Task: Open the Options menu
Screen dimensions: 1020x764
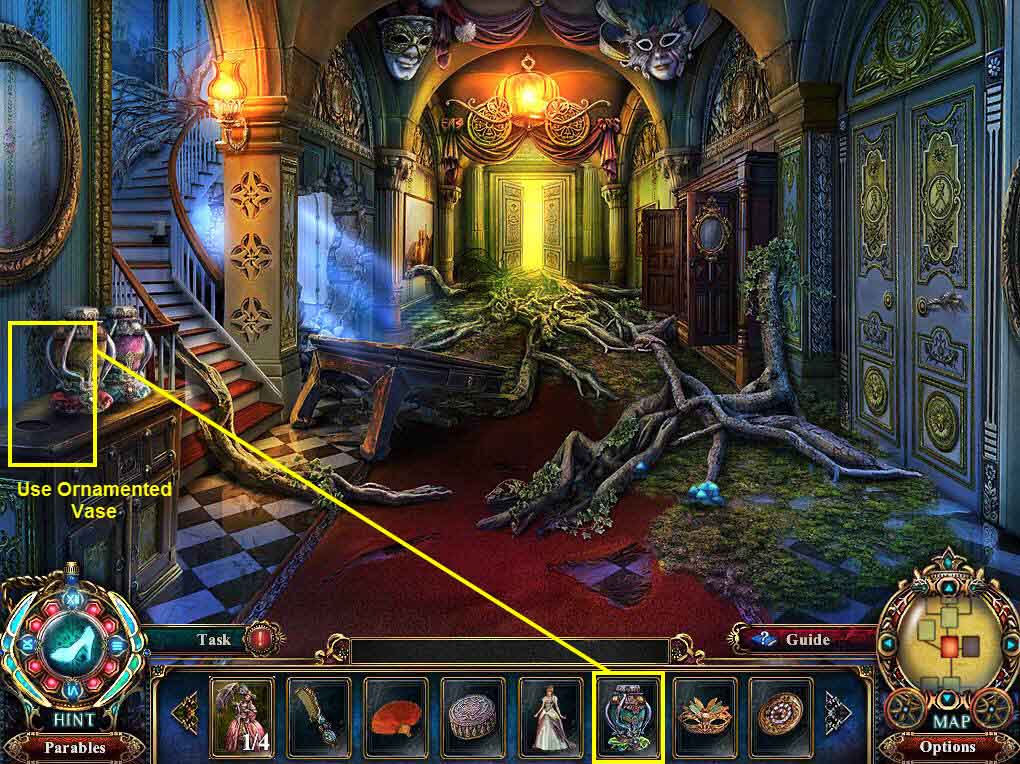Action: 947,746
